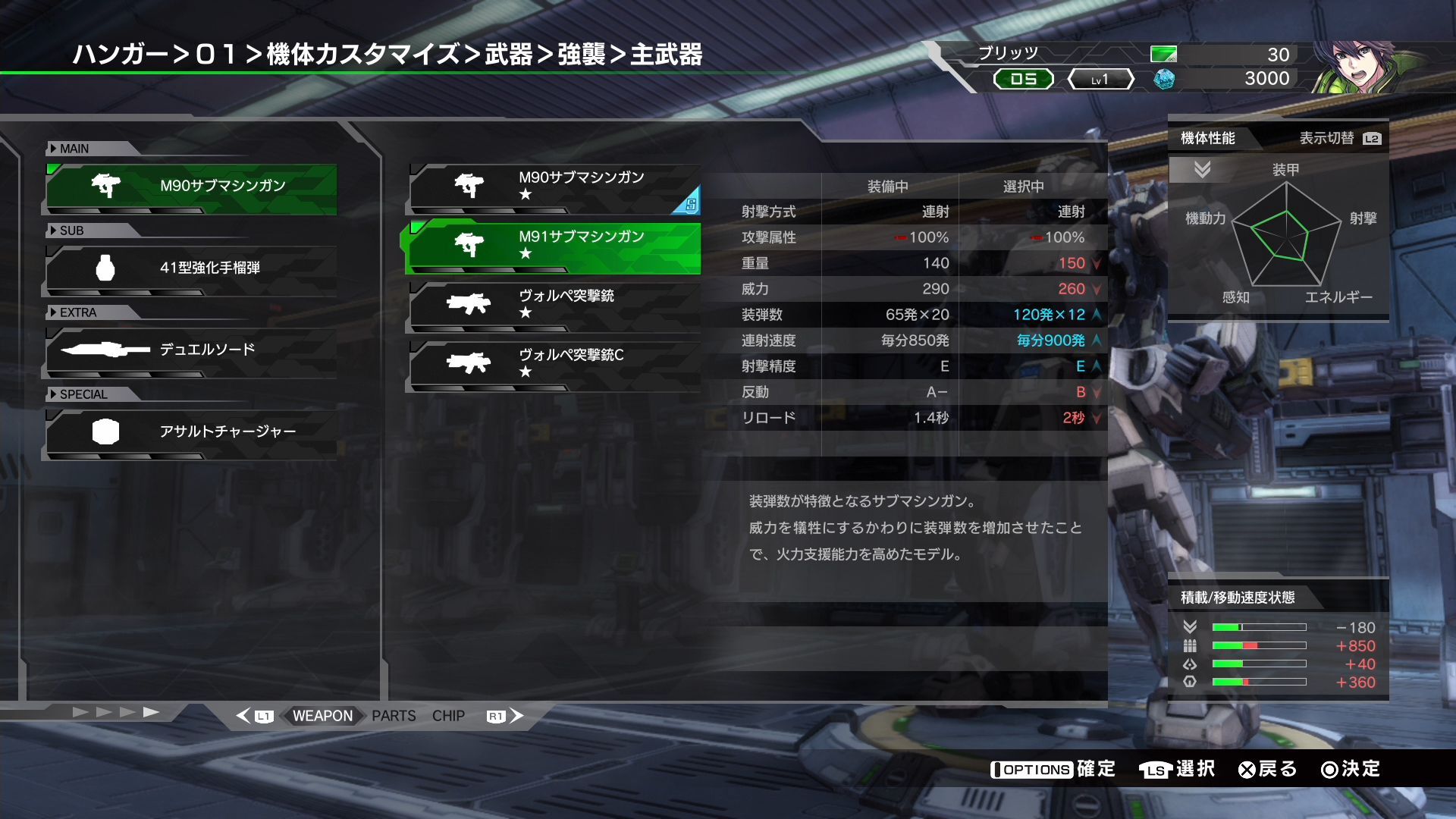
Task: Switch to the PARTS tab
Action: click(393, 715)
